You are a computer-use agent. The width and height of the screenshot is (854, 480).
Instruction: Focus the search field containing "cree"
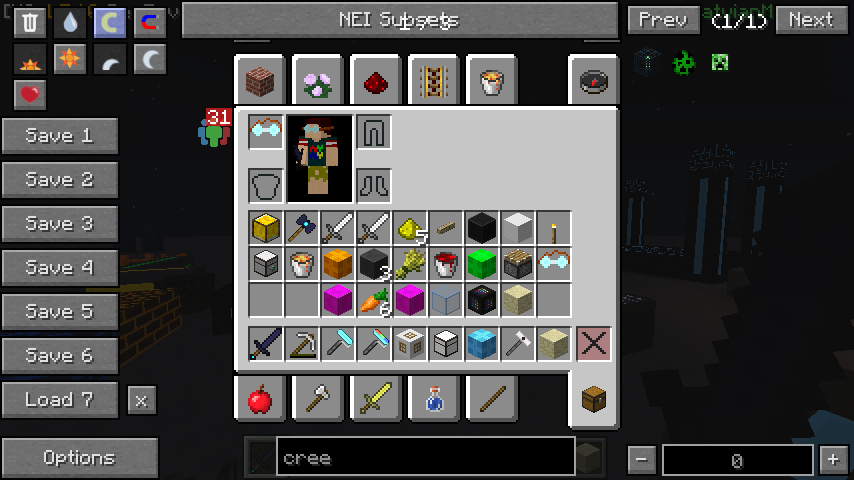pyautogui.click(x=425, y=458)
